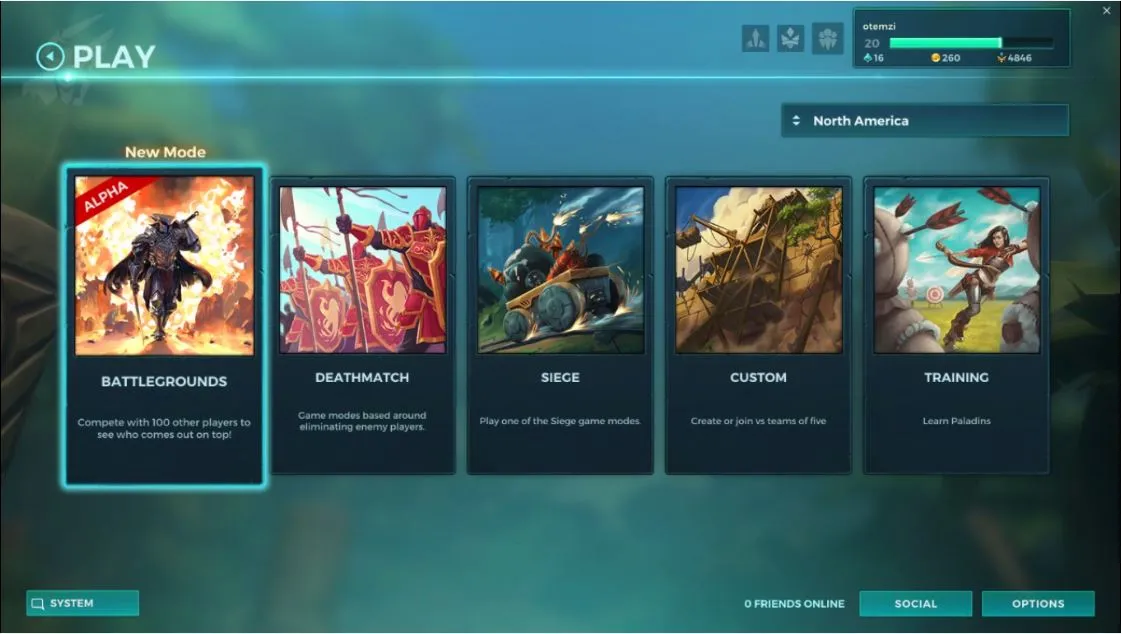Choose the Deathmatch game mode
This screenshot has height=634, width=1121.
point(362,325)
